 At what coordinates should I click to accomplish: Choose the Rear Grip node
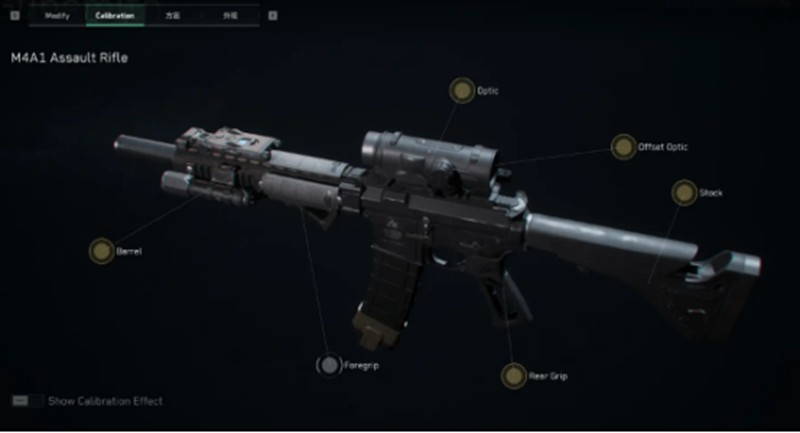pos(514,376)
